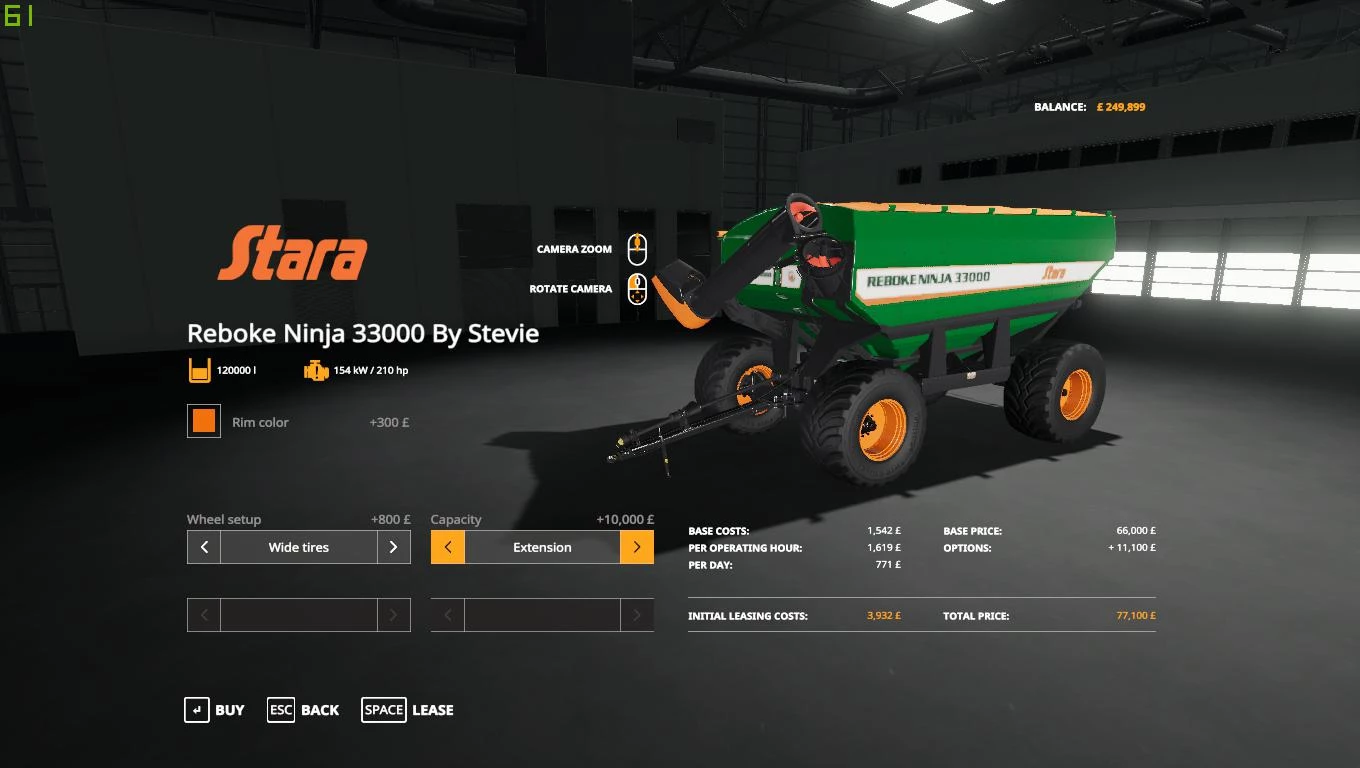Select the Stara brand logo
Viewport: 1360px width, 768px height.
(292, 253)
